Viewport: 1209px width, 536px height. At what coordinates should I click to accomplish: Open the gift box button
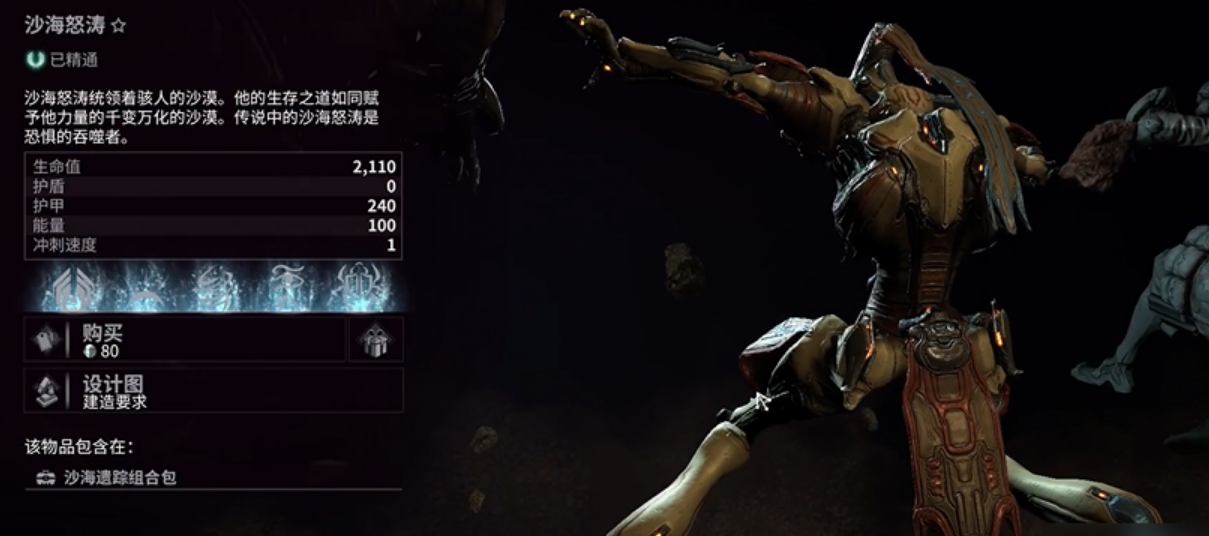pos(376,340)
